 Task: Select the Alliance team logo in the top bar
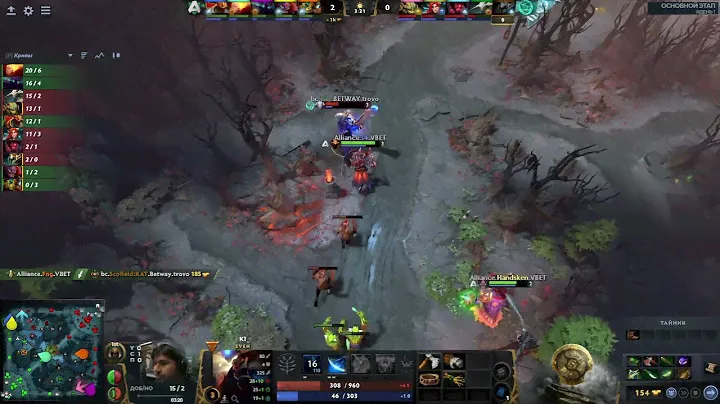pyautogui.click(x=193, y=8)
